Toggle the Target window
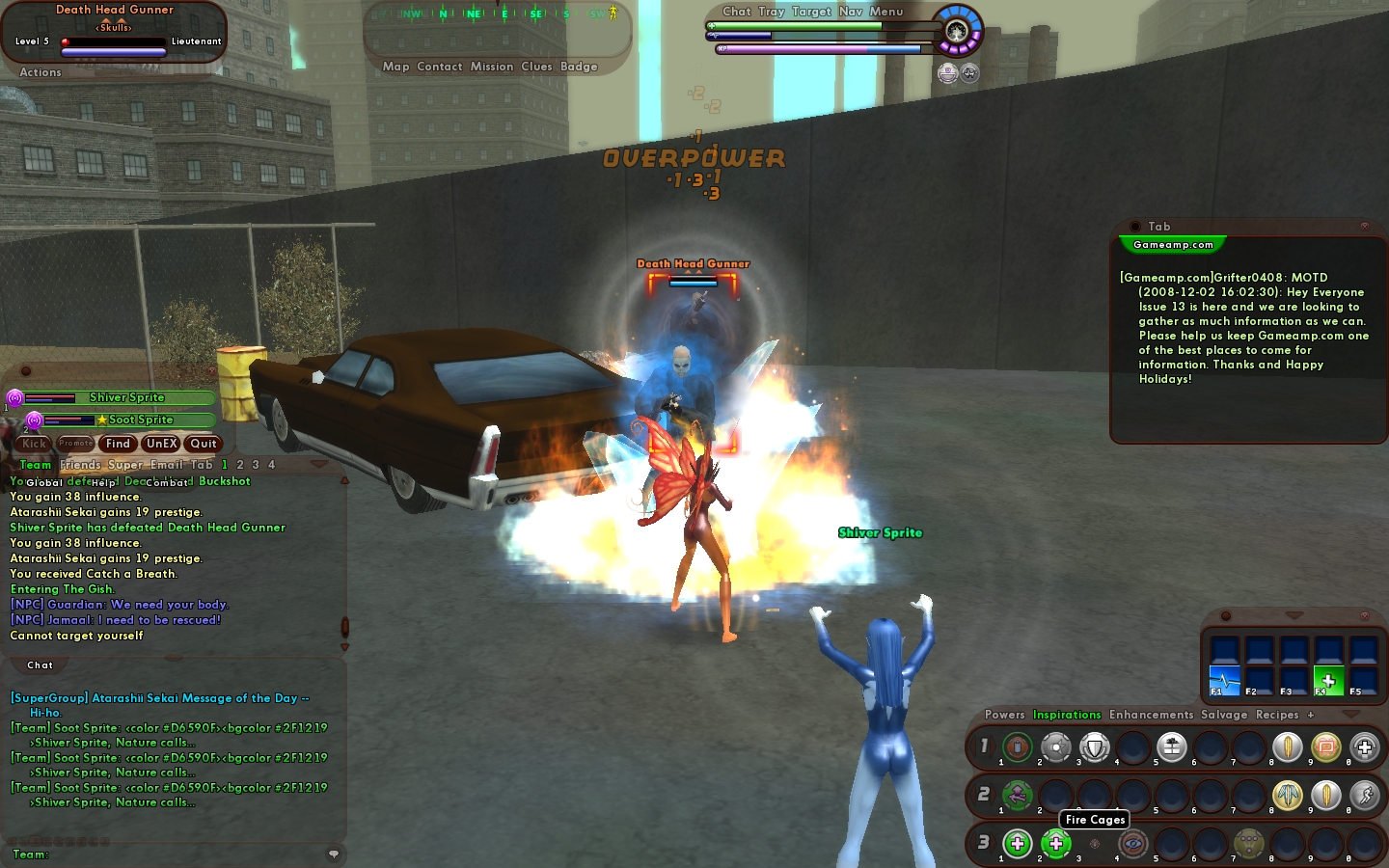 [811, 12]
